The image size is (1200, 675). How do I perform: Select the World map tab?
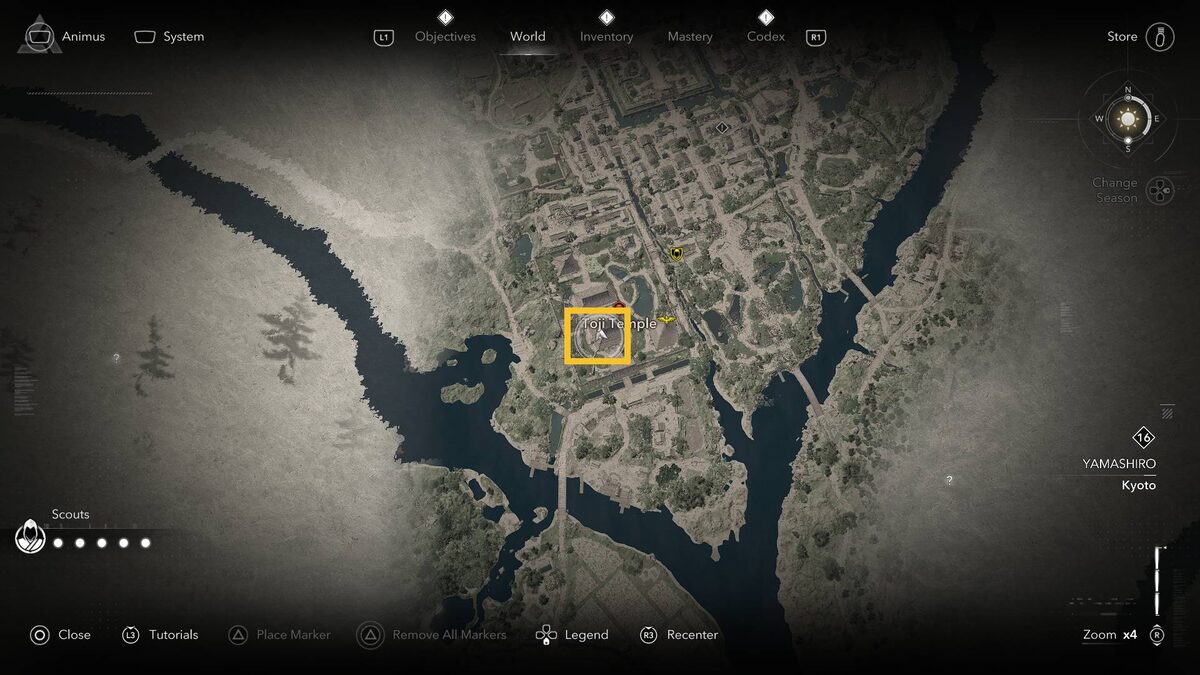point(527,37)
